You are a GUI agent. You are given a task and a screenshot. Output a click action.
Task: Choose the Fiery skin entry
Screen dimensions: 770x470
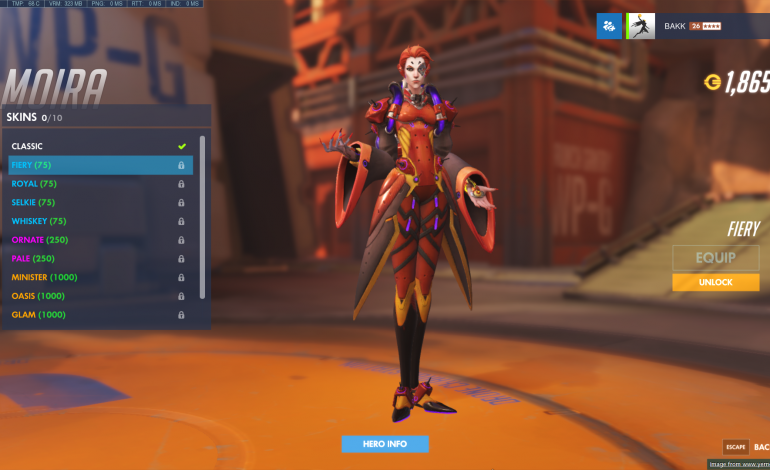tap(98, 165)
